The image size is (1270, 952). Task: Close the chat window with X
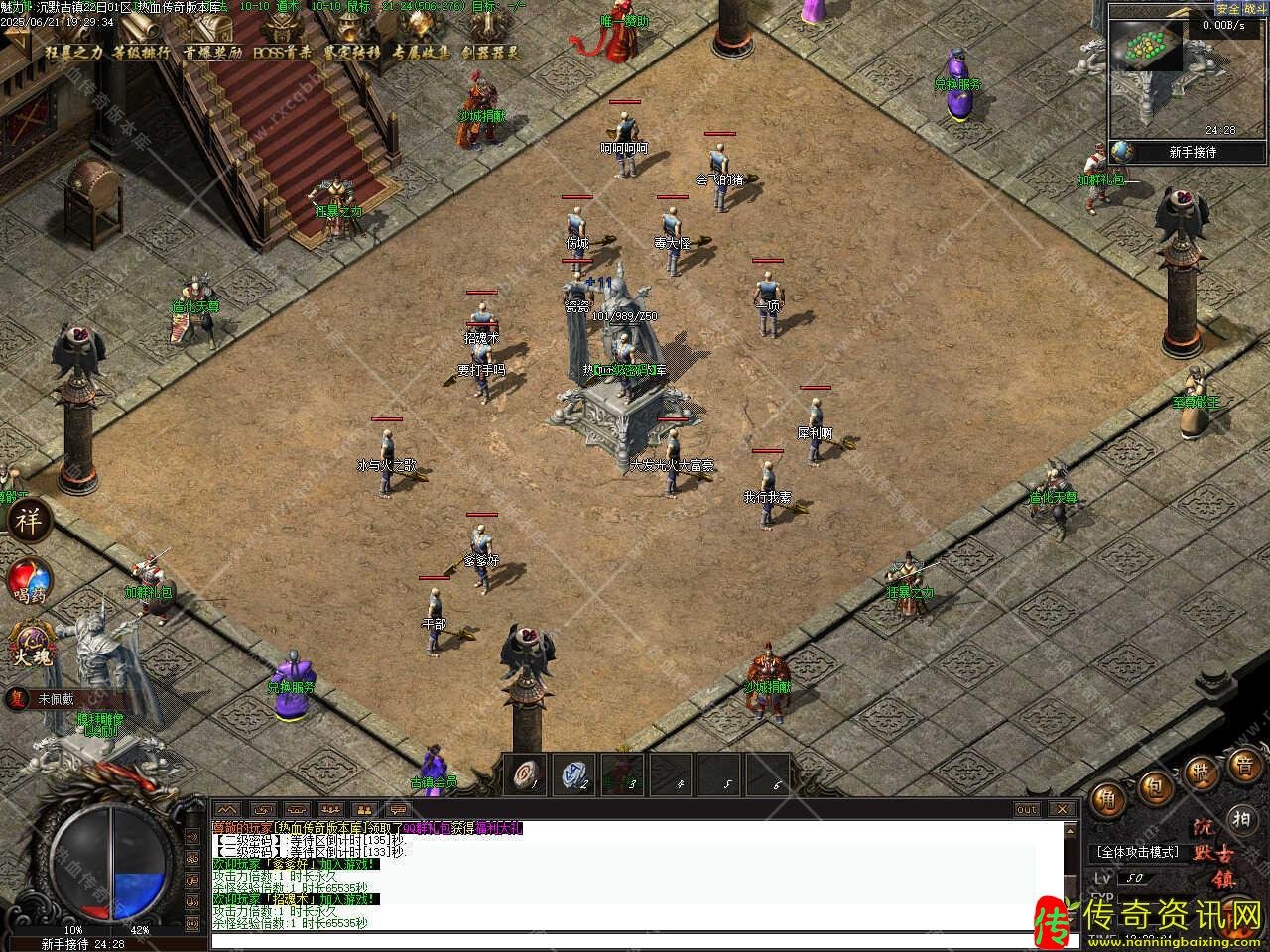click(1063, 810)
